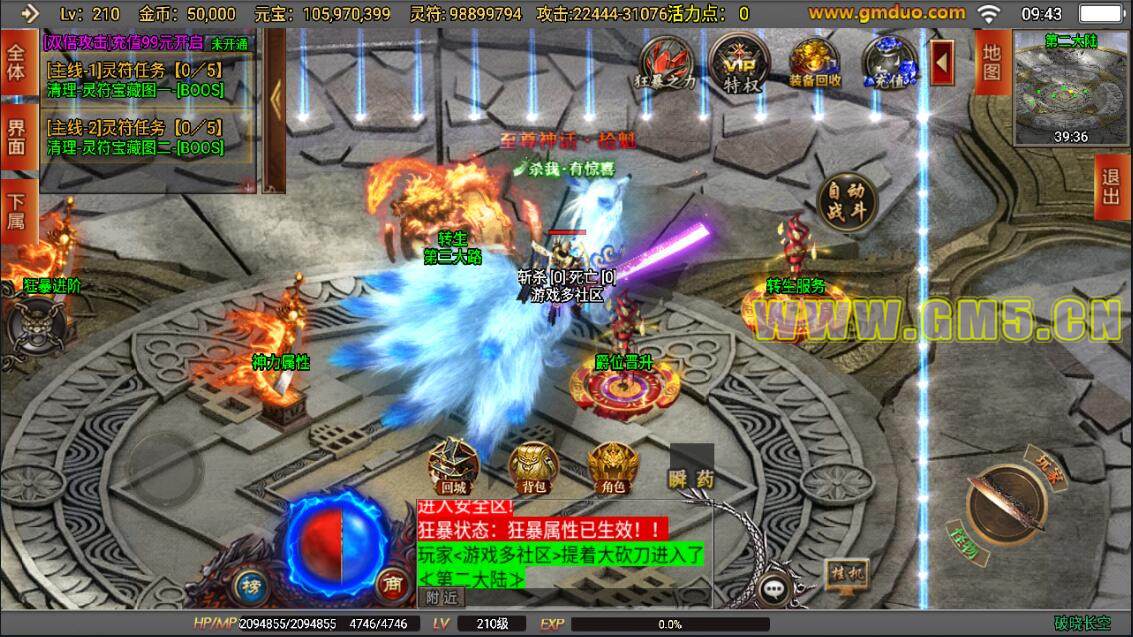Image resolution: width=1133 pixels, height=637 pixels.
Task: Open the 充值 recharge shop
Action: coord(888,63)
